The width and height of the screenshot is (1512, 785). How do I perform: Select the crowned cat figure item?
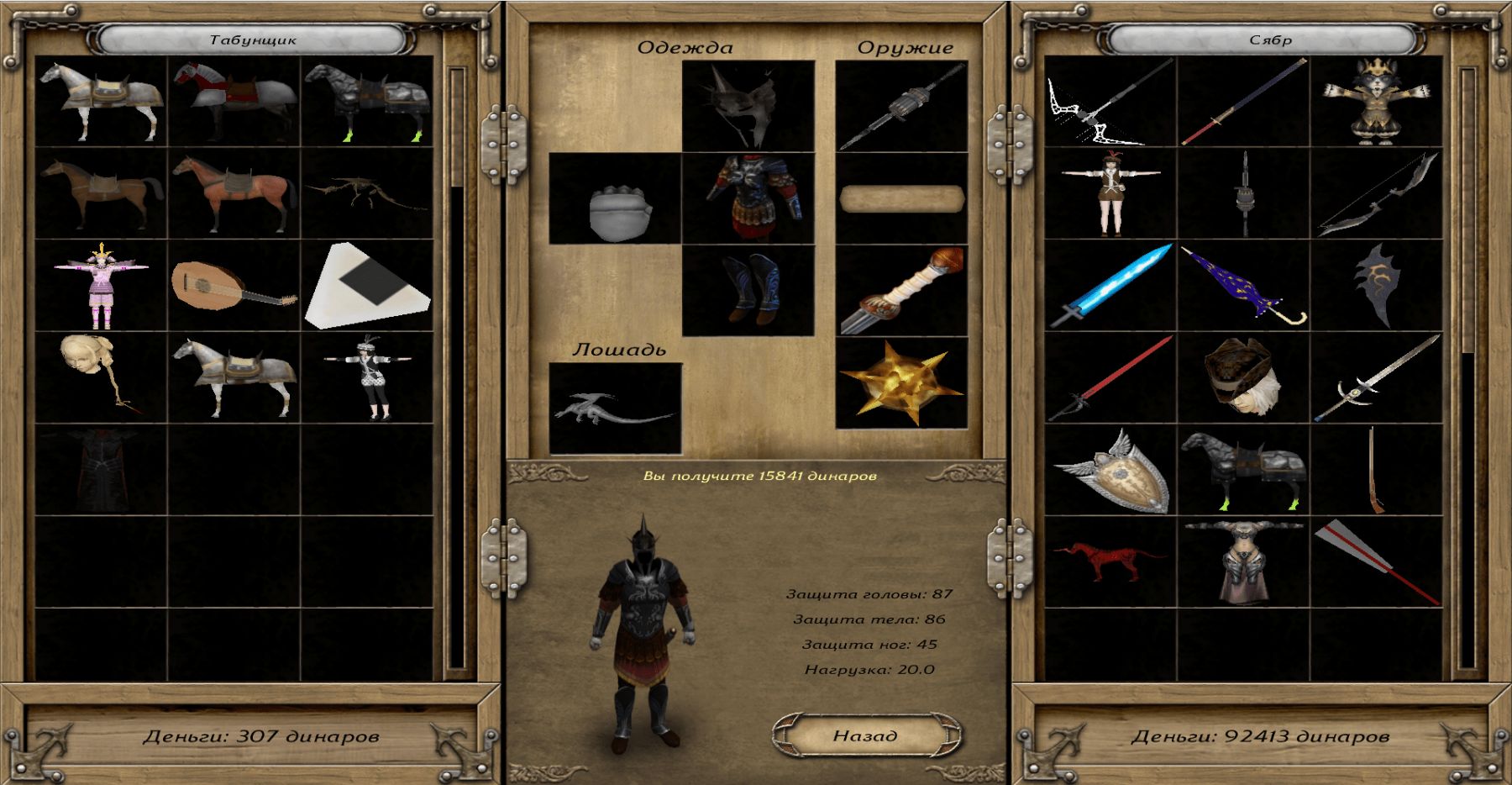1376,101
